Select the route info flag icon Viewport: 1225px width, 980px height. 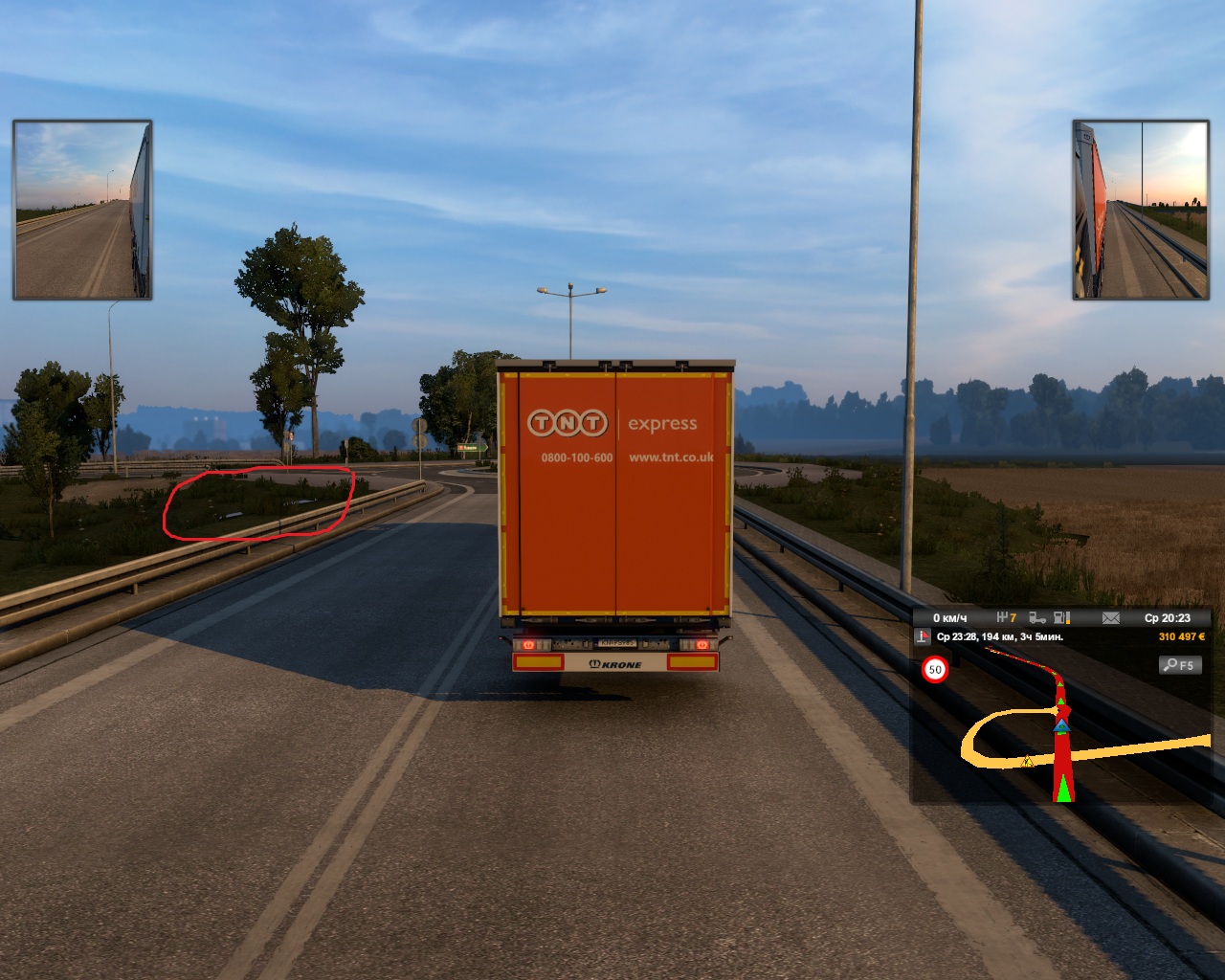(x=923, y=637)
